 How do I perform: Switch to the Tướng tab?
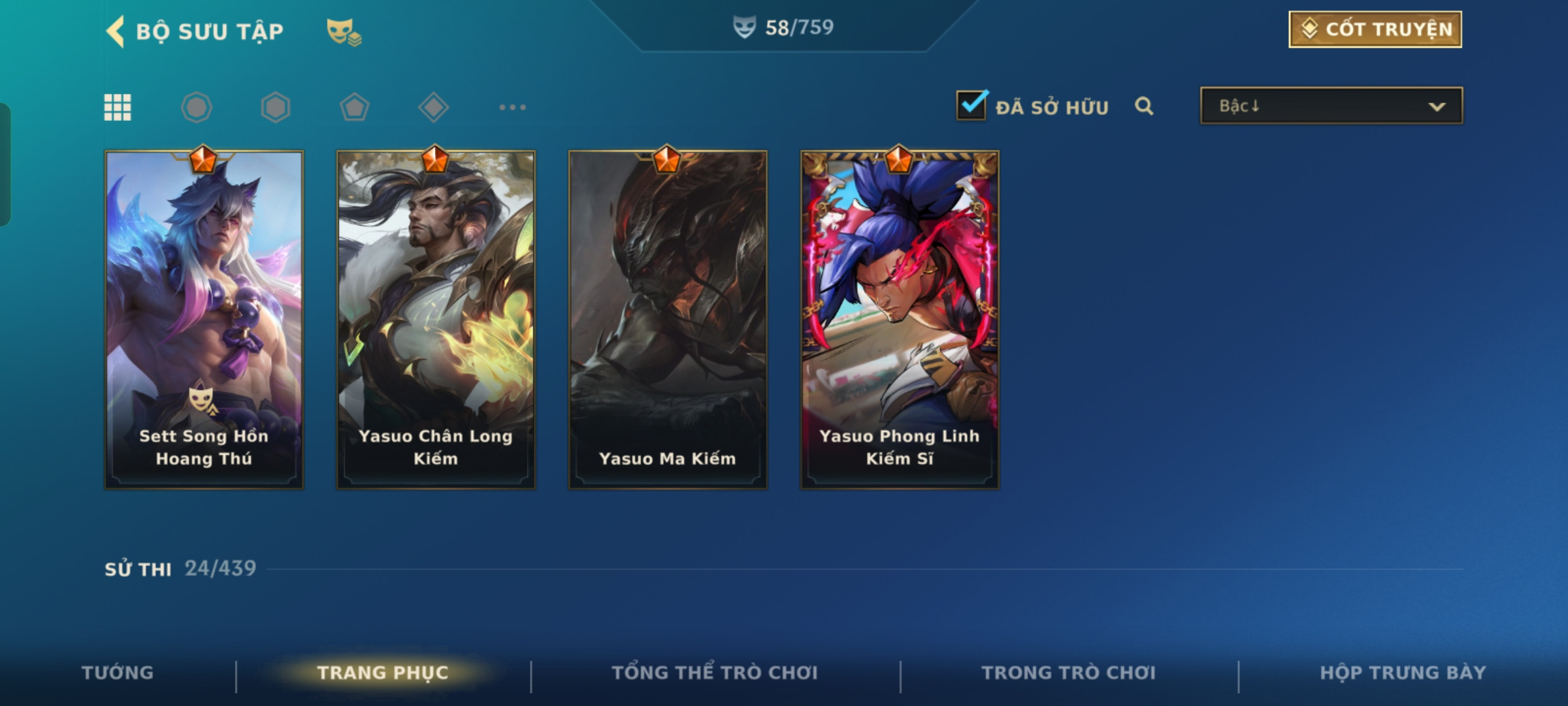pos(118,673)
